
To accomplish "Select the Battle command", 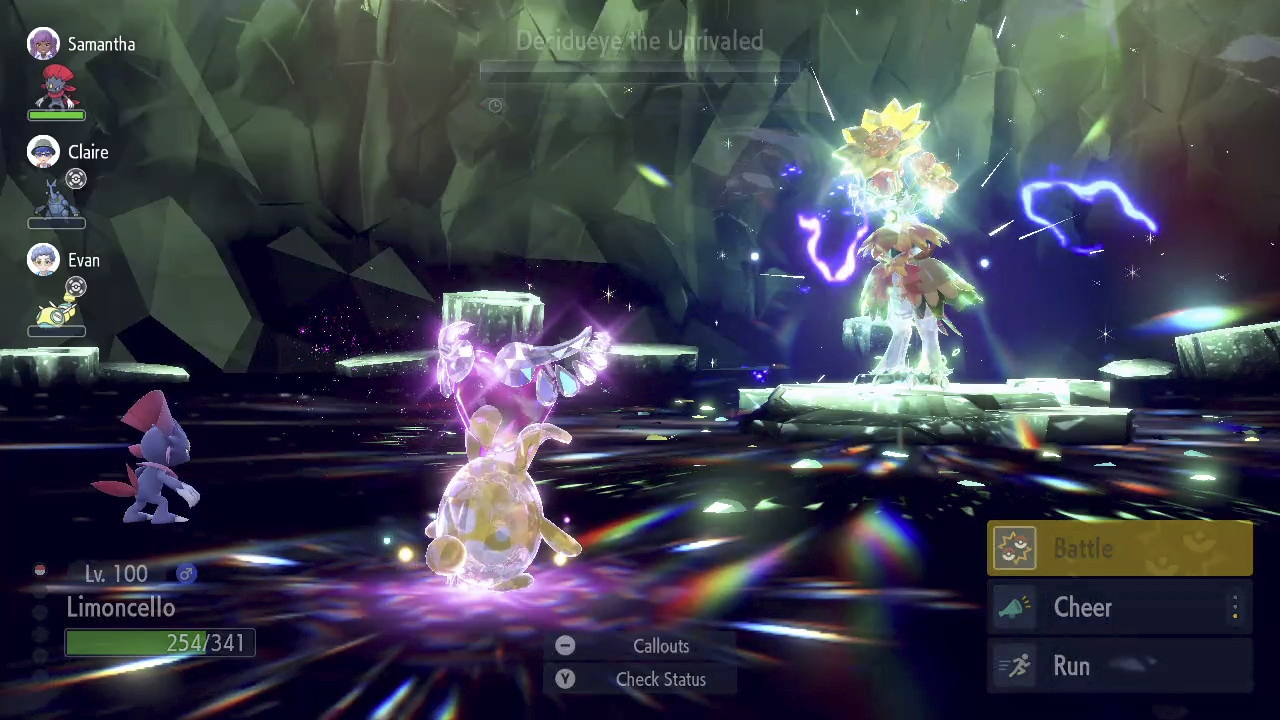I will (x=1119, y=549).
